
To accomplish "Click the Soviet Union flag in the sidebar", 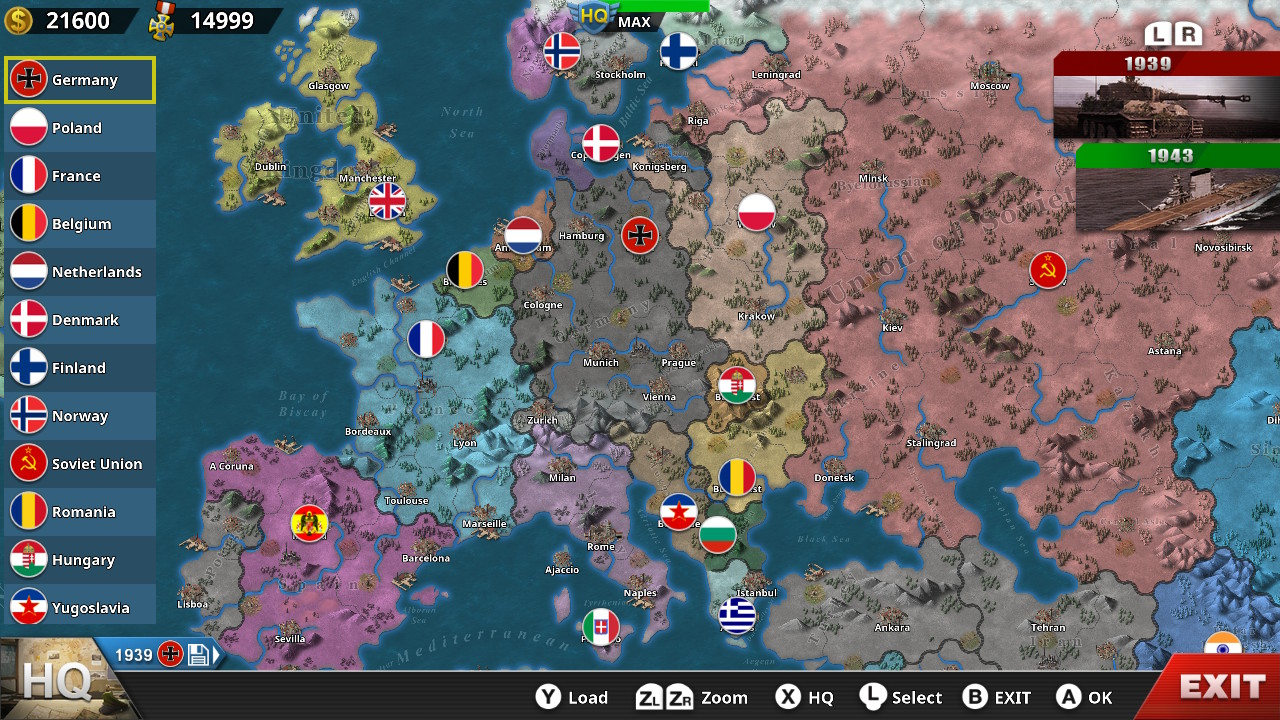I will point(80,463).
